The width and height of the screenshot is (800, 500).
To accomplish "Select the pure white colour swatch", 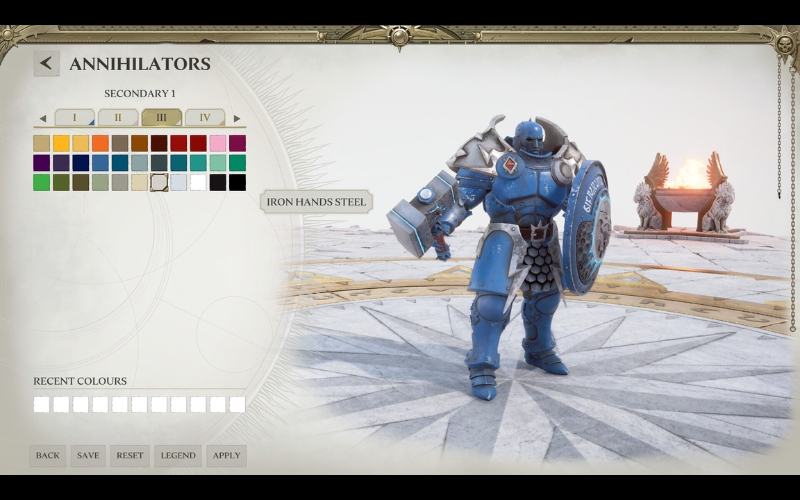I will 198,183.
